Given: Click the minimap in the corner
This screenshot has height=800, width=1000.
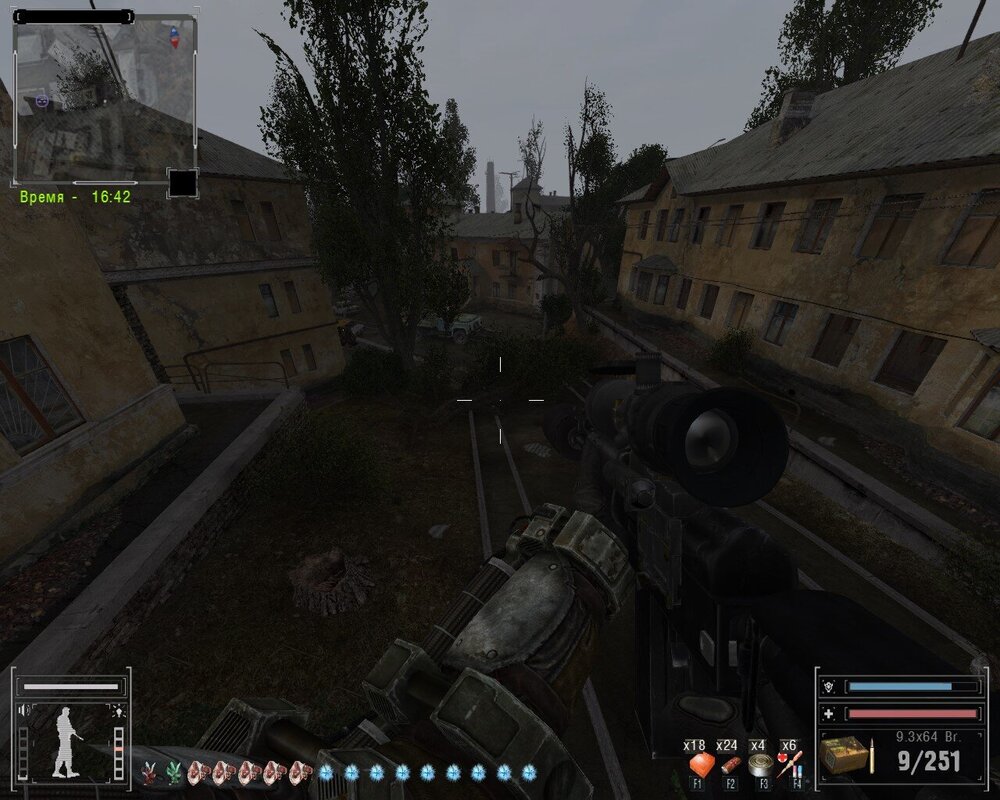Looking at the screenshot, I should coord(104,98).
